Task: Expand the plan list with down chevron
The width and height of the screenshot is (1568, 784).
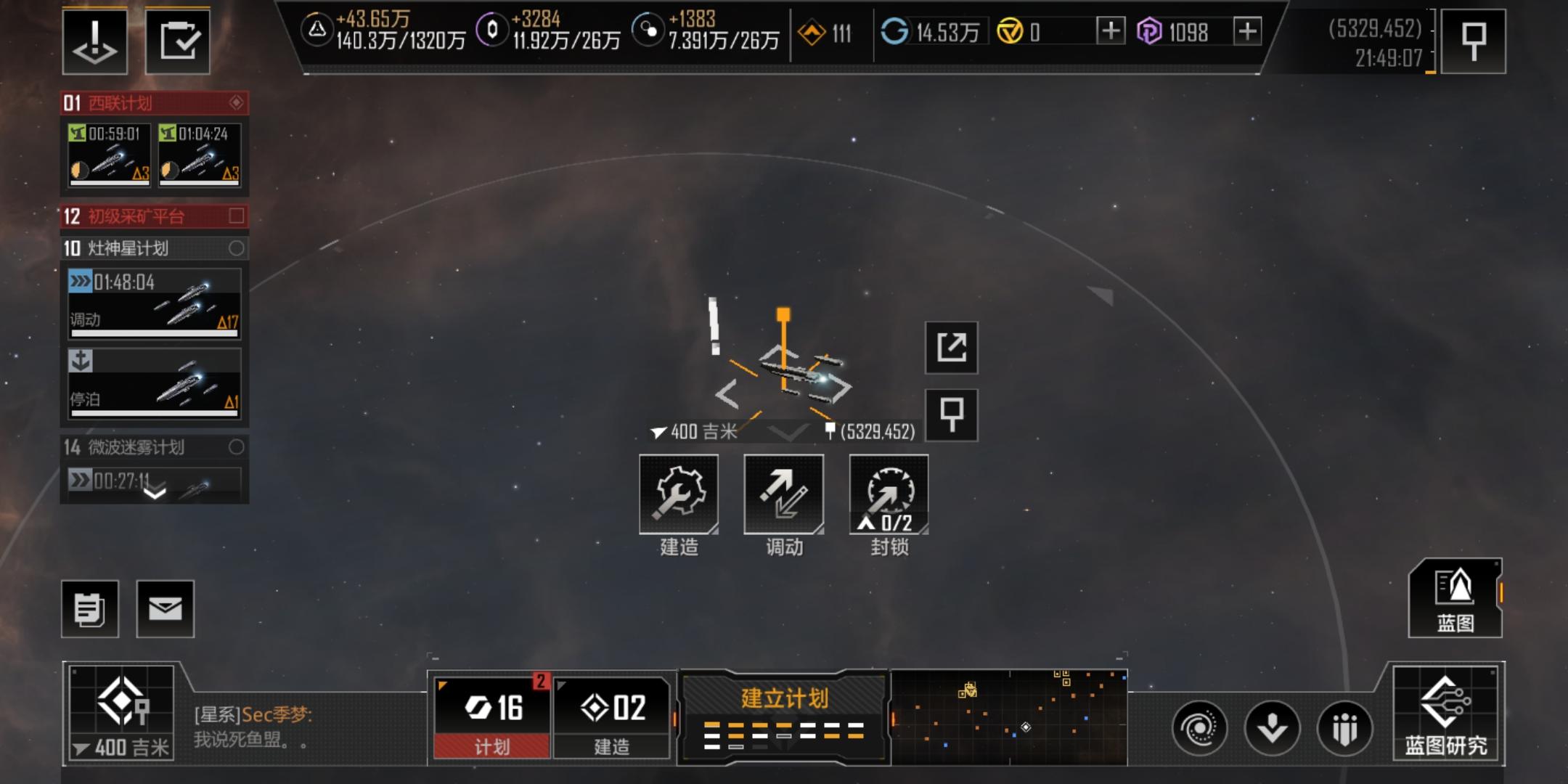Action: click(x=155, y=494)
